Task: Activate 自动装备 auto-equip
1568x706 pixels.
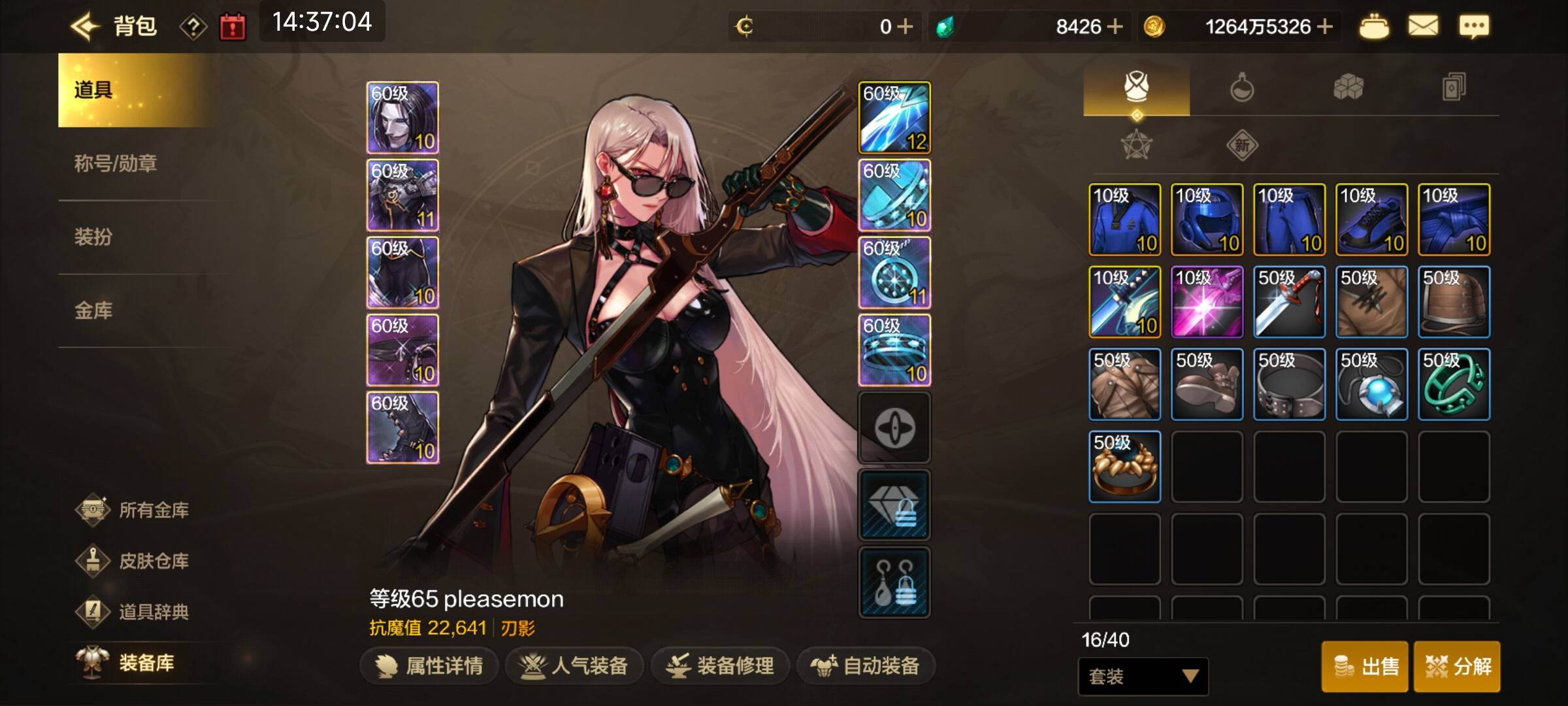Action: [866, 666]
